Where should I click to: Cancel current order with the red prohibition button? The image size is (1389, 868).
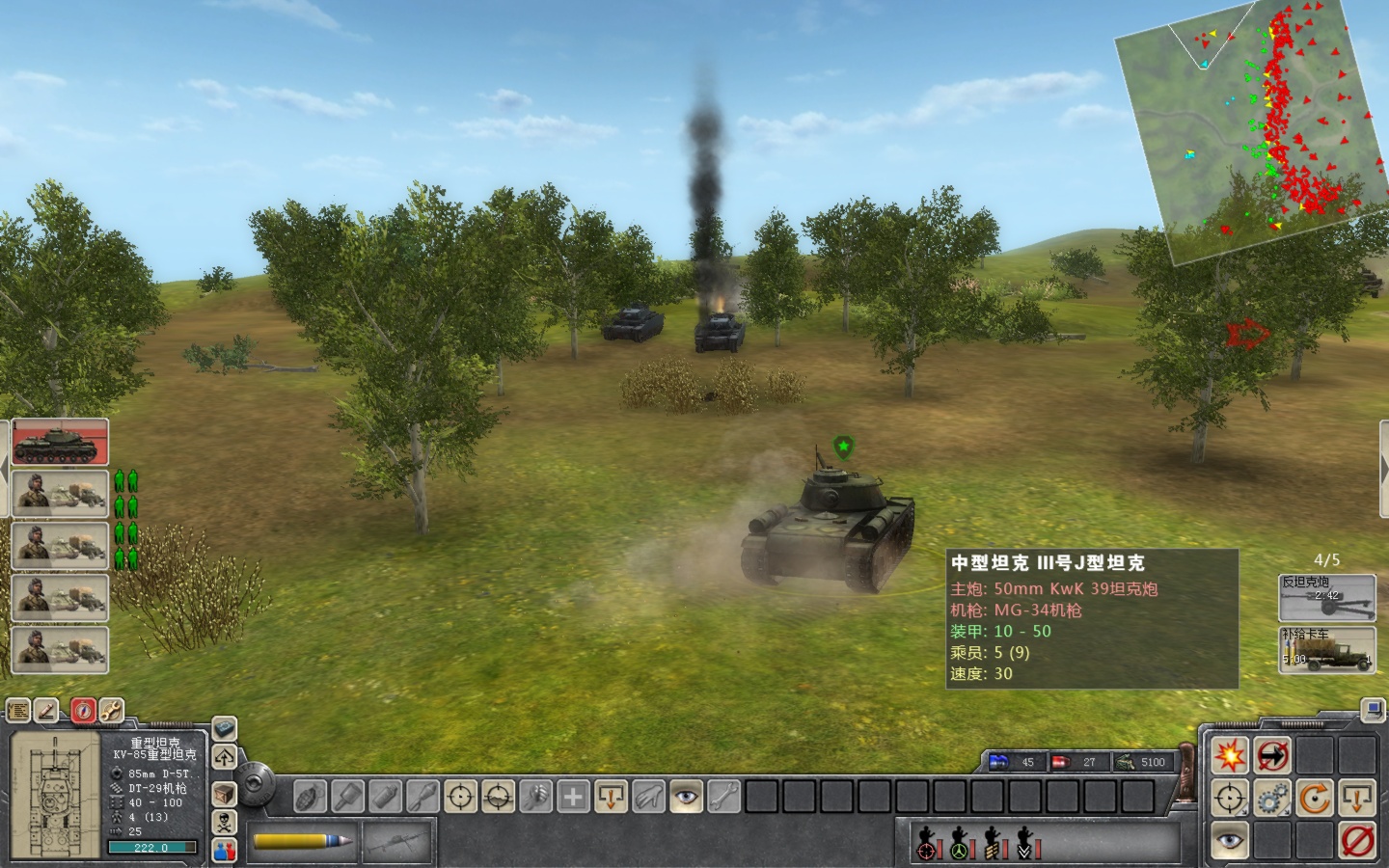pyautogui.click(x=1357, y=841)
